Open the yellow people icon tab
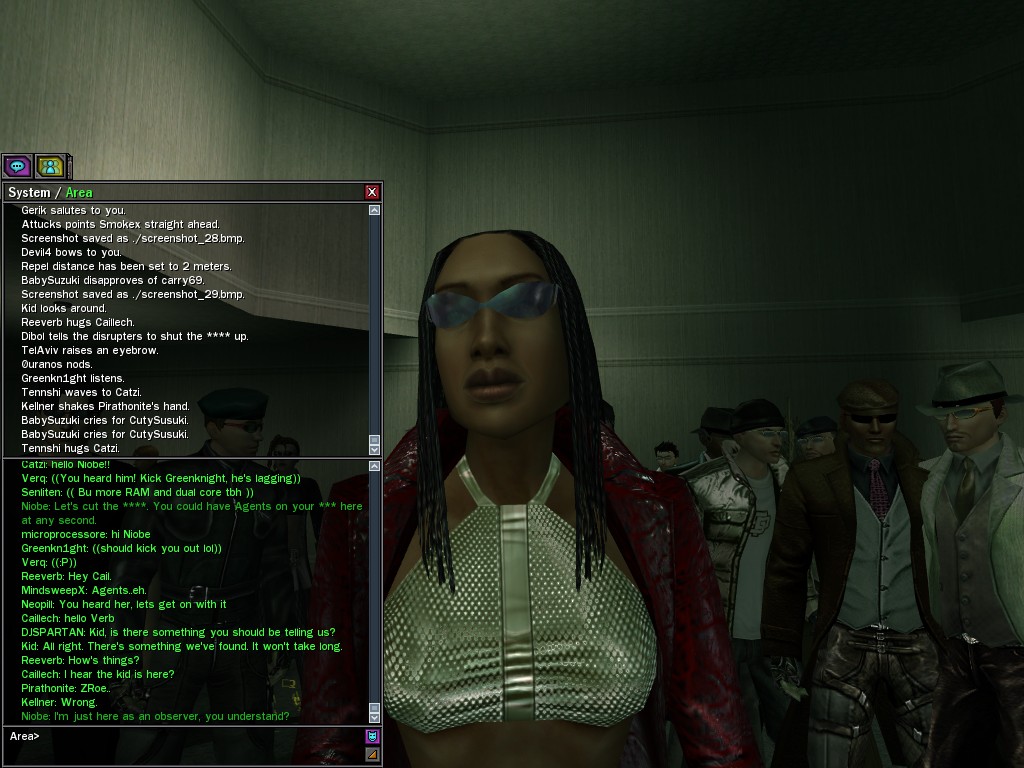 point(50,166)
